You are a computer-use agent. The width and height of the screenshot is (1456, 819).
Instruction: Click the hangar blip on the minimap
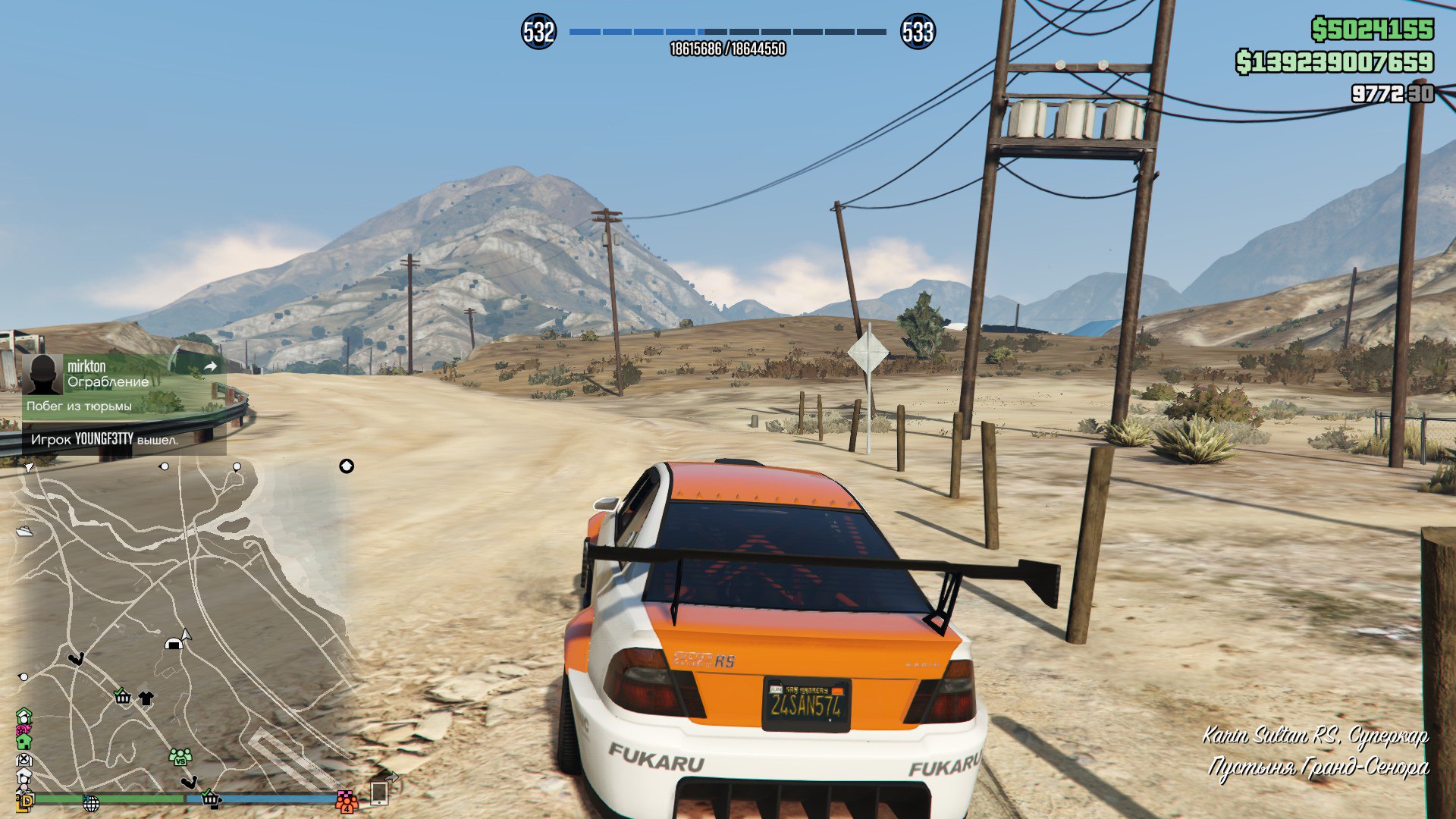point(173,644)
